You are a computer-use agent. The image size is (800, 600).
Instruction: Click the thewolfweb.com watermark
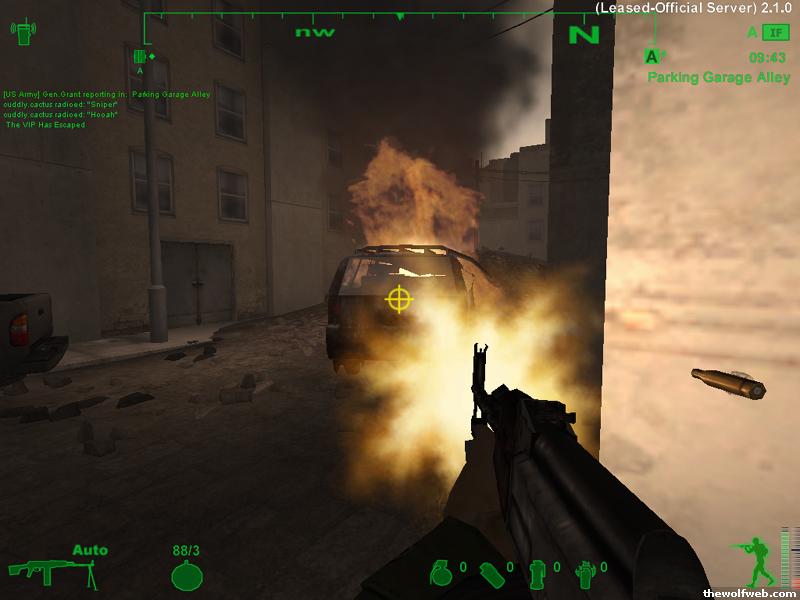(x=750, y=593)
